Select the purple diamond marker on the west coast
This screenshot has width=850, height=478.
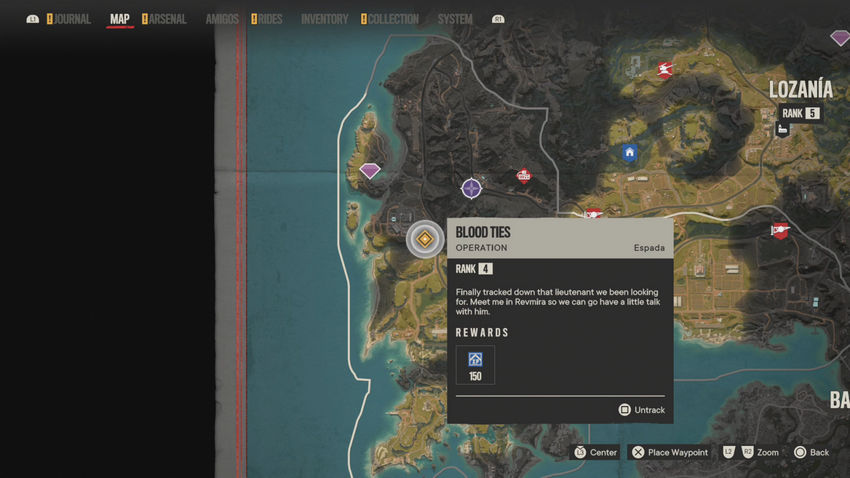pos(370,171)
